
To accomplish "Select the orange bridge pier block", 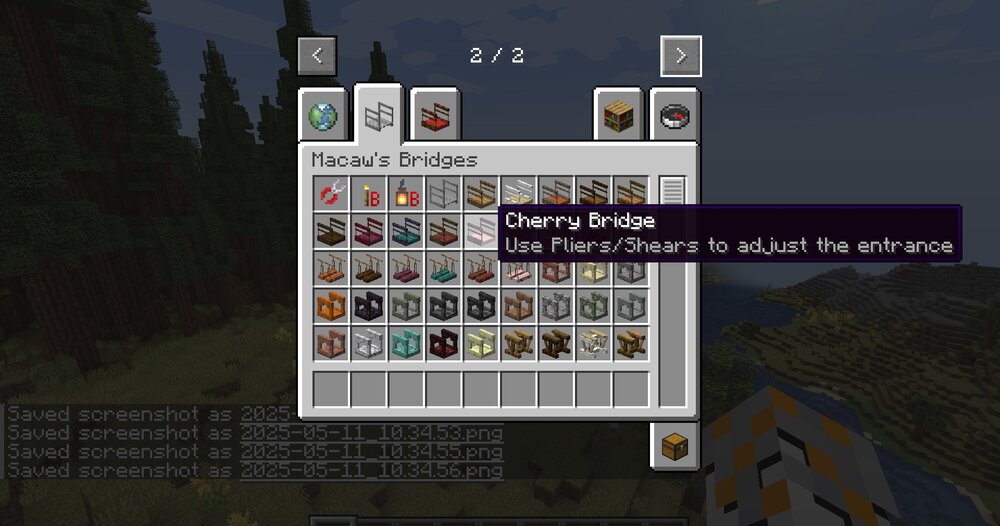I will coord(331,306).
